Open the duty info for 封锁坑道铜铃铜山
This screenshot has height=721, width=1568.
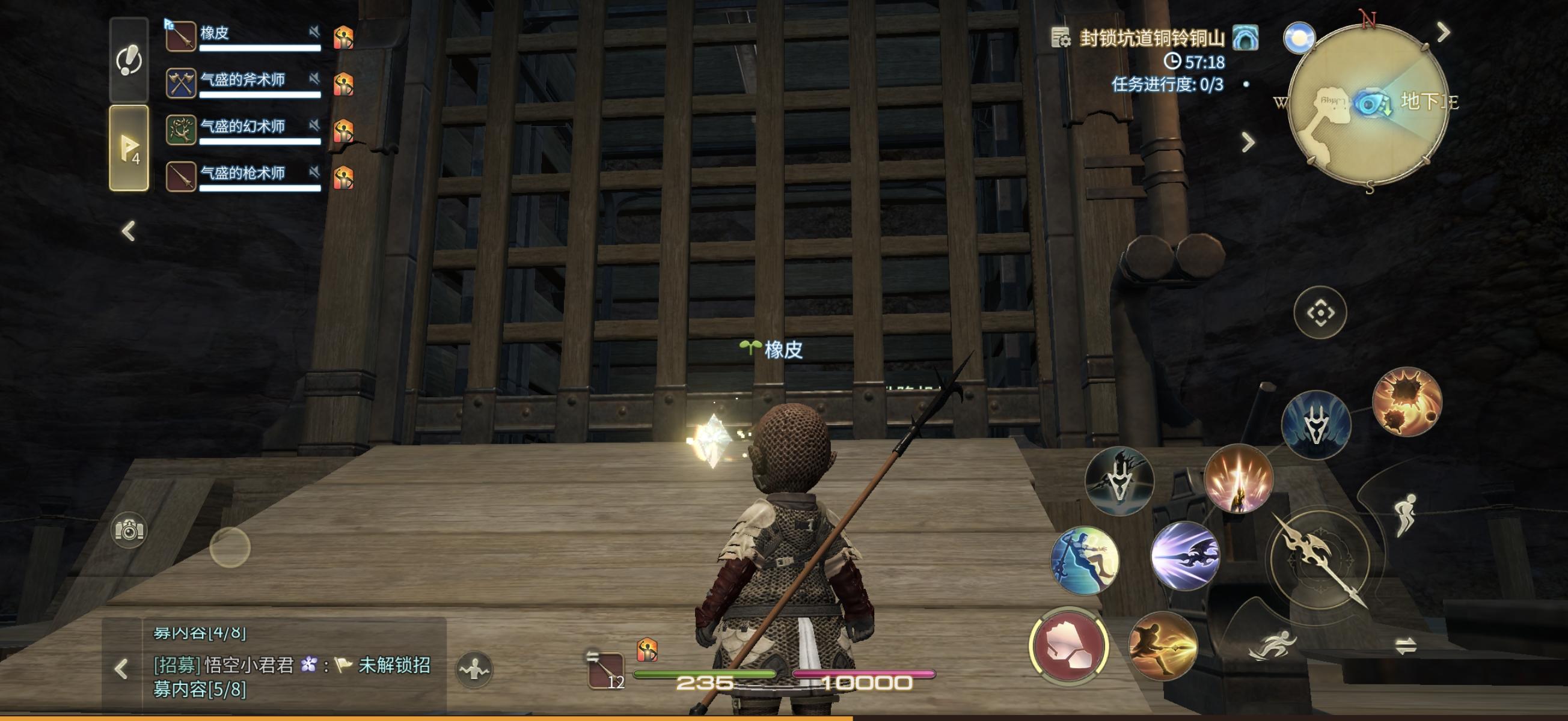tap(1151, 38)
